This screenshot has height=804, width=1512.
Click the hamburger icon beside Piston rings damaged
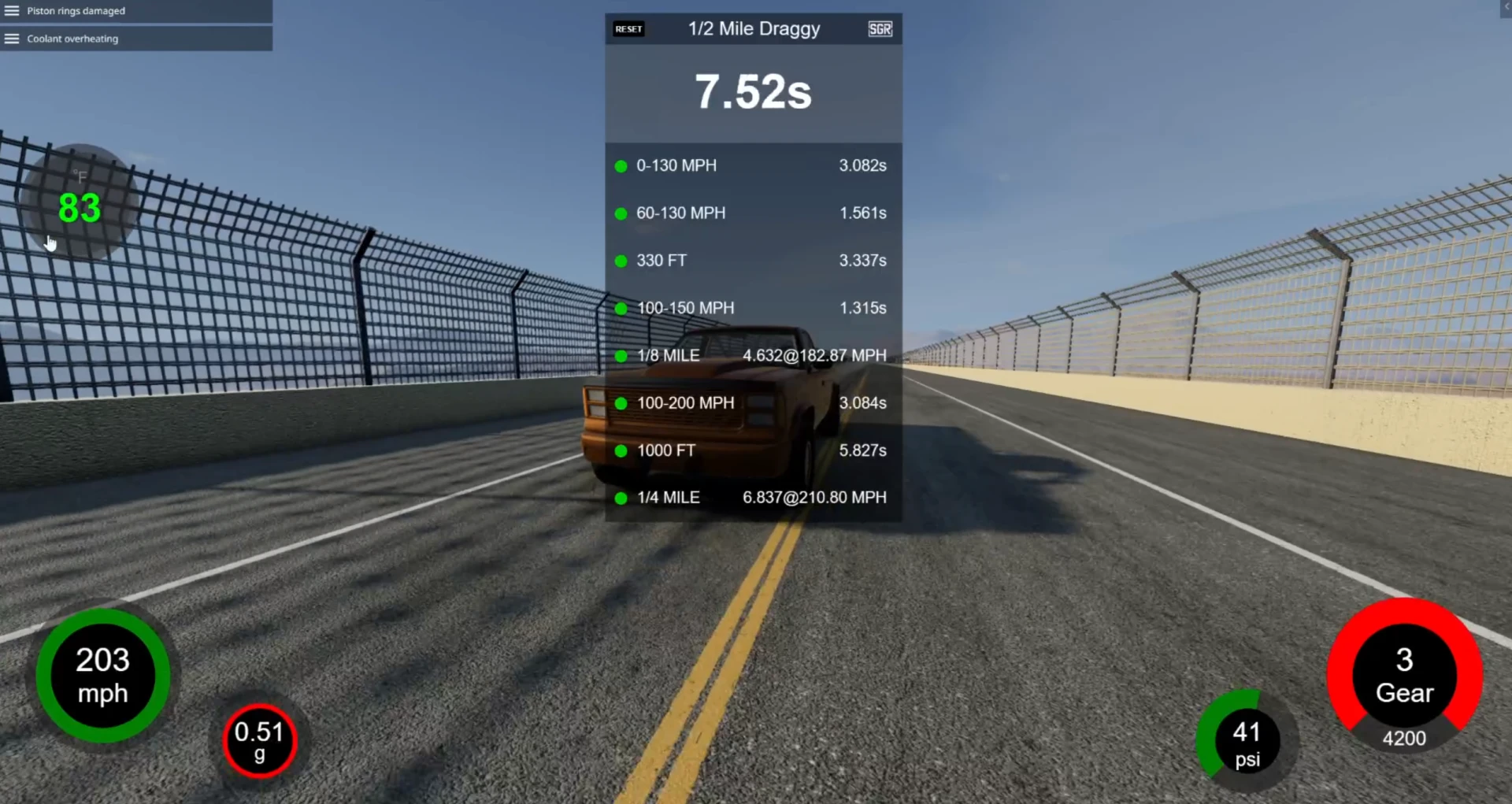(12, 10)
